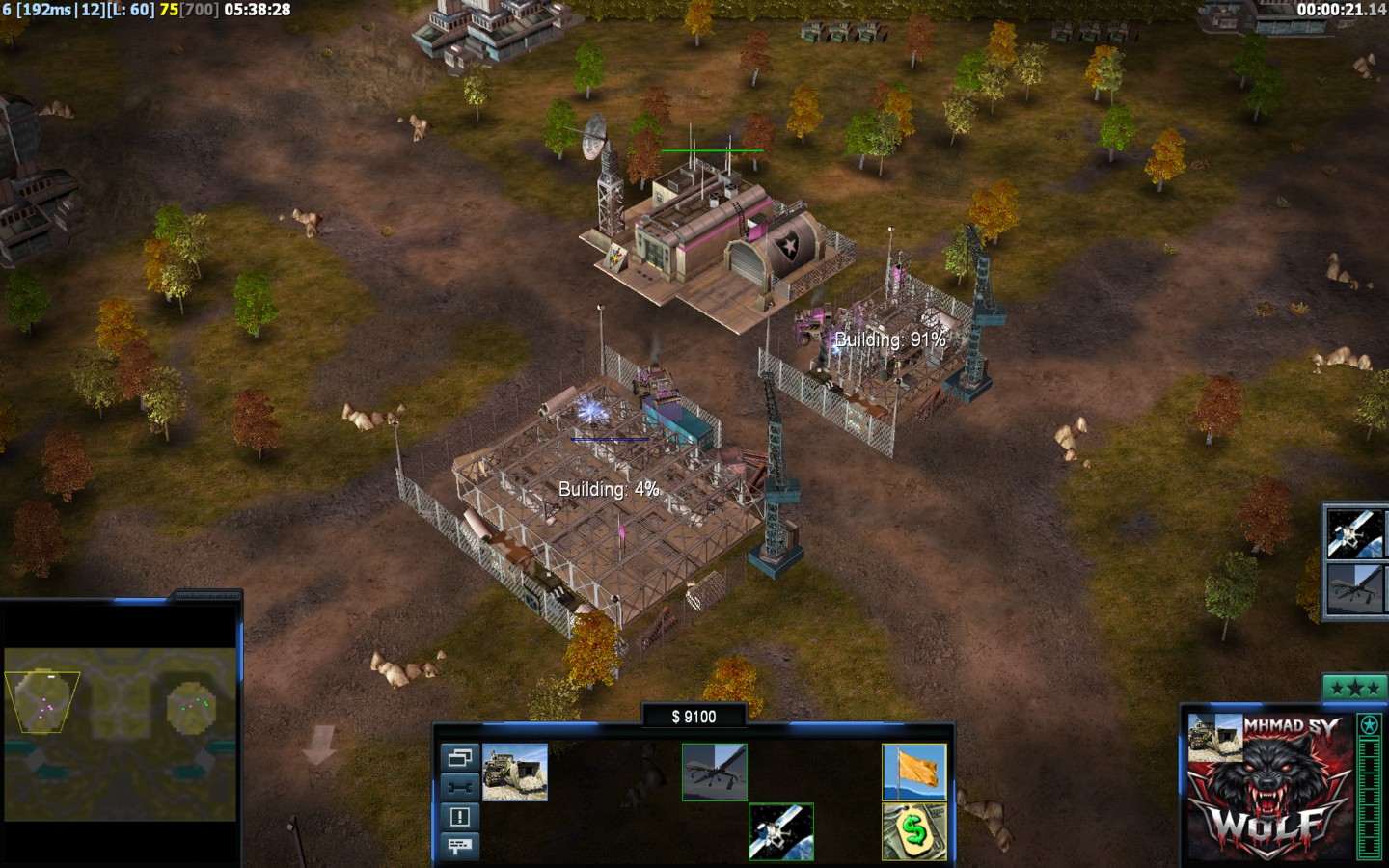Select the dozer portrait in command bar
Viewport: 1389px width, 868px height.
tap(515, 772)
